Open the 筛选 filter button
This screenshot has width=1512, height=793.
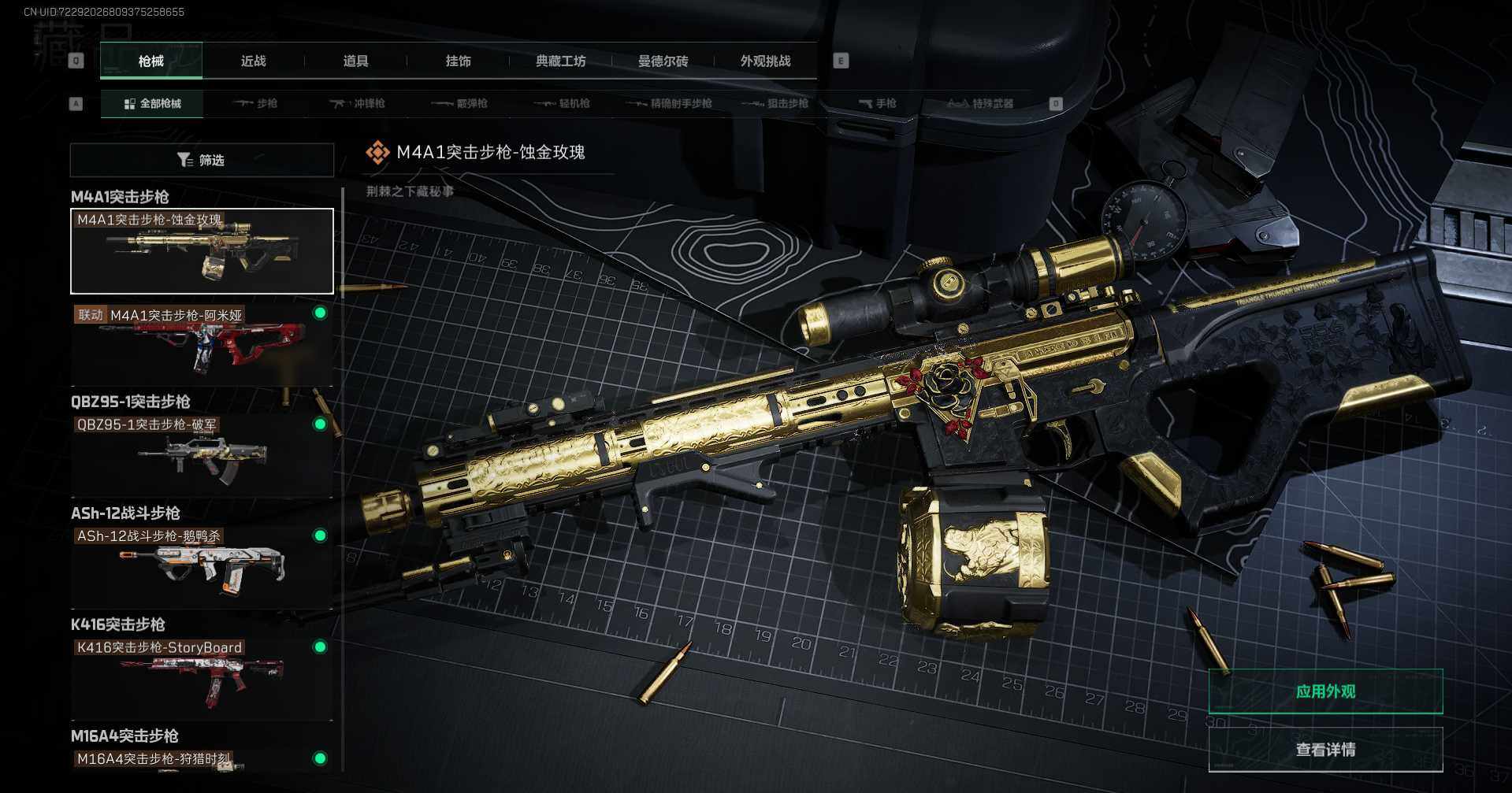[x=202, y=160]
